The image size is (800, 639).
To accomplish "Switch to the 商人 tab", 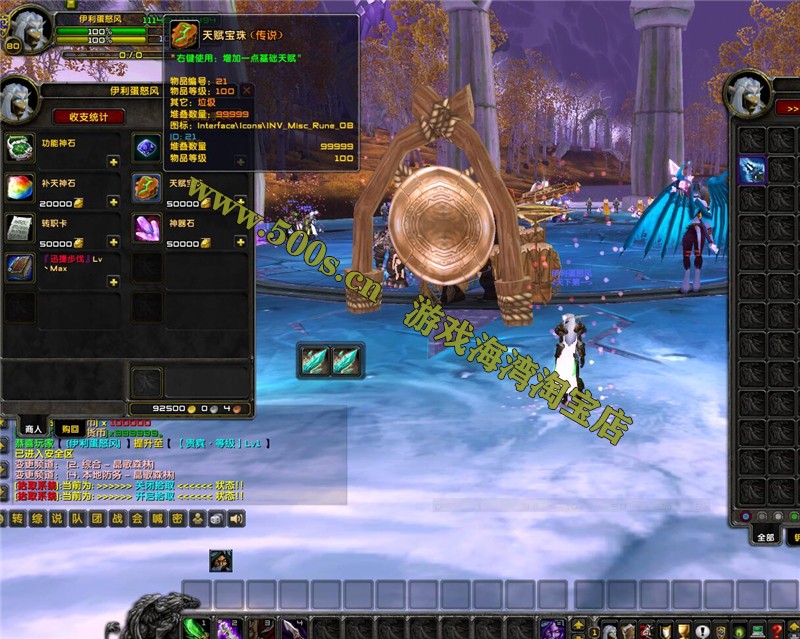I will (33, 429).
